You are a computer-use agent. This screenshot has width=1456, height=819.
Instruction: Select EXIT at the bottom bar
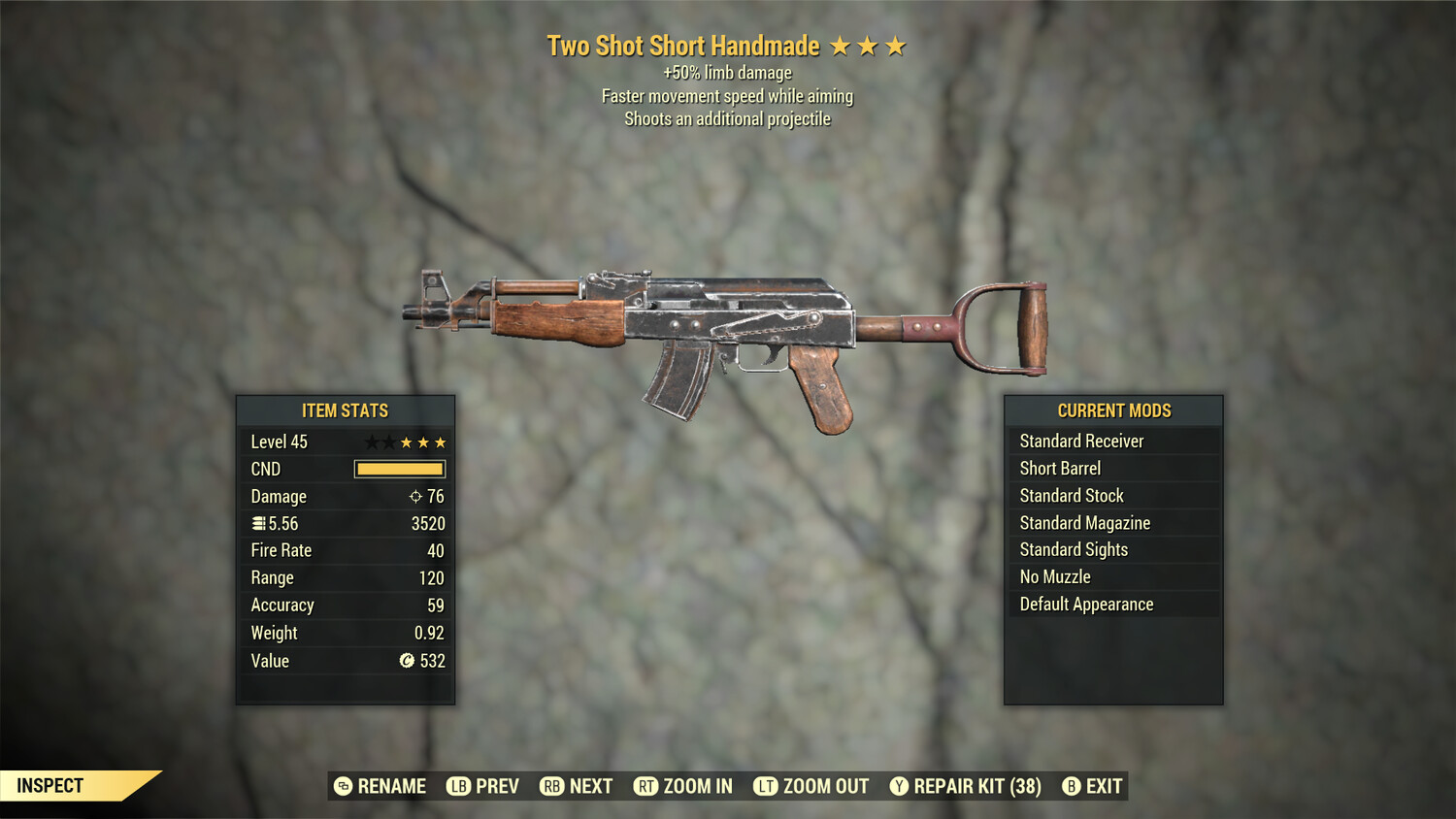click(x=1103, y=786)
